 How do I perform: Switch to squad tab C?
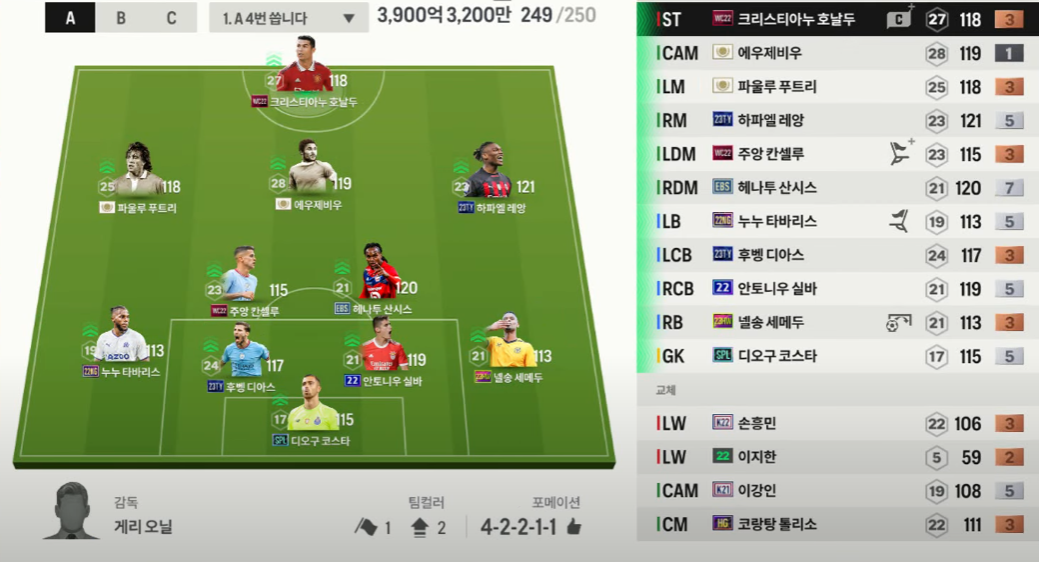coord(171,18)
